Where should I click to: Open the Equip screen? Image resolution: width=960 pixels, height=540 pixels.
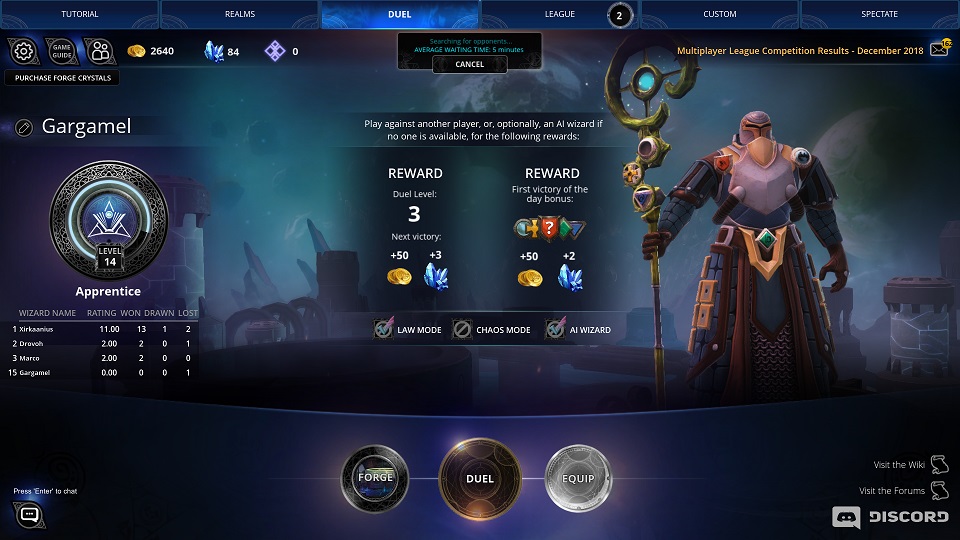(x=577, y=478)
